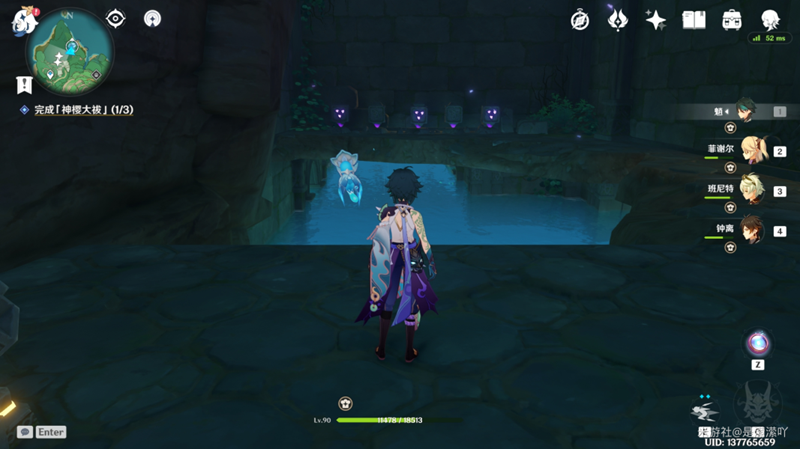The width and height of the screenshot is (800, 449).
Task: Switch to party member 班尼特
Action: point(748,190)
